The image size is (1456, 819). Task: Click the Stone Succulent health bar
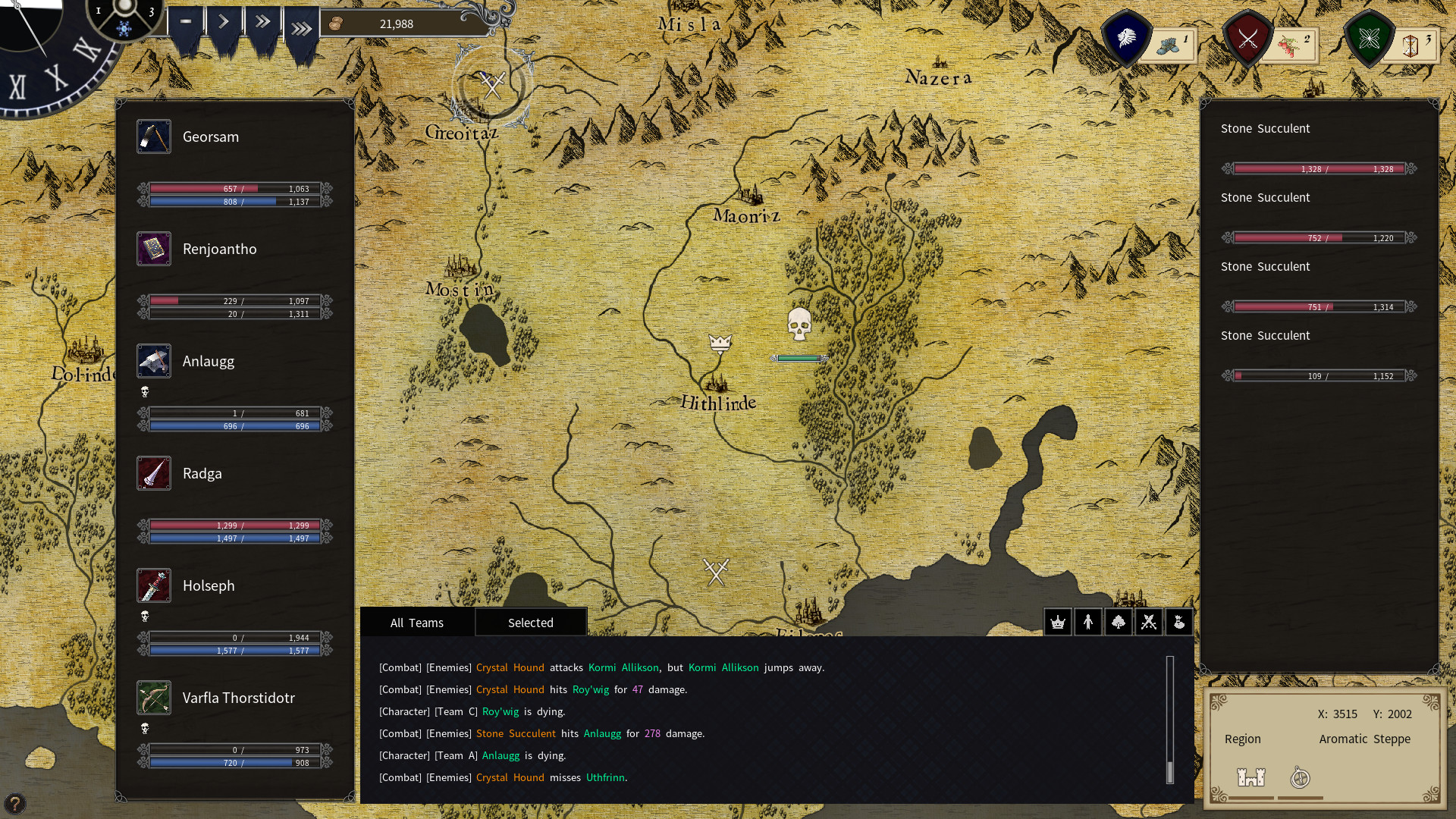click(x=1319, y=169)
